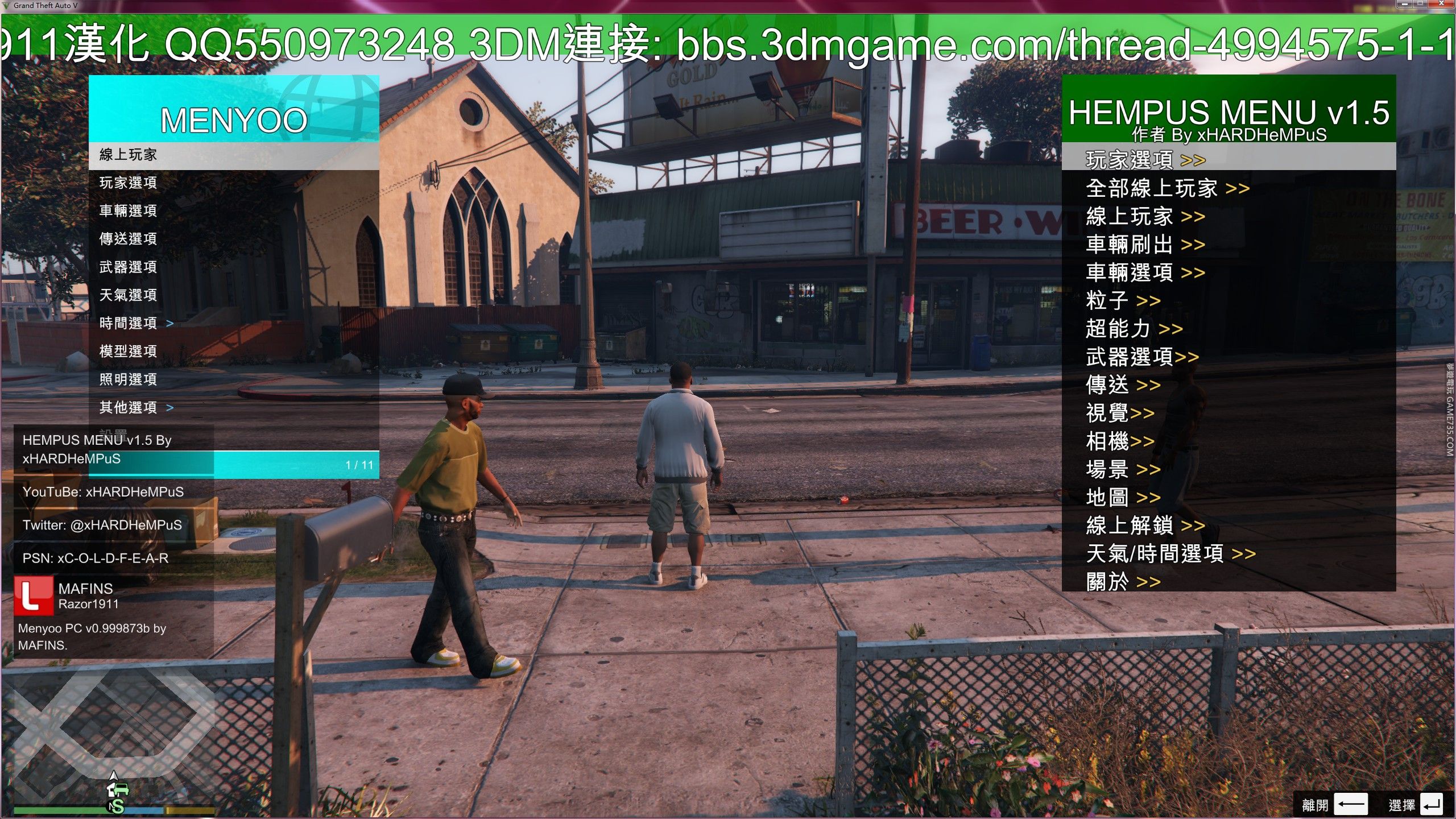Select 線上玩家 in the Menyoo menu

(x=128, y=155)
